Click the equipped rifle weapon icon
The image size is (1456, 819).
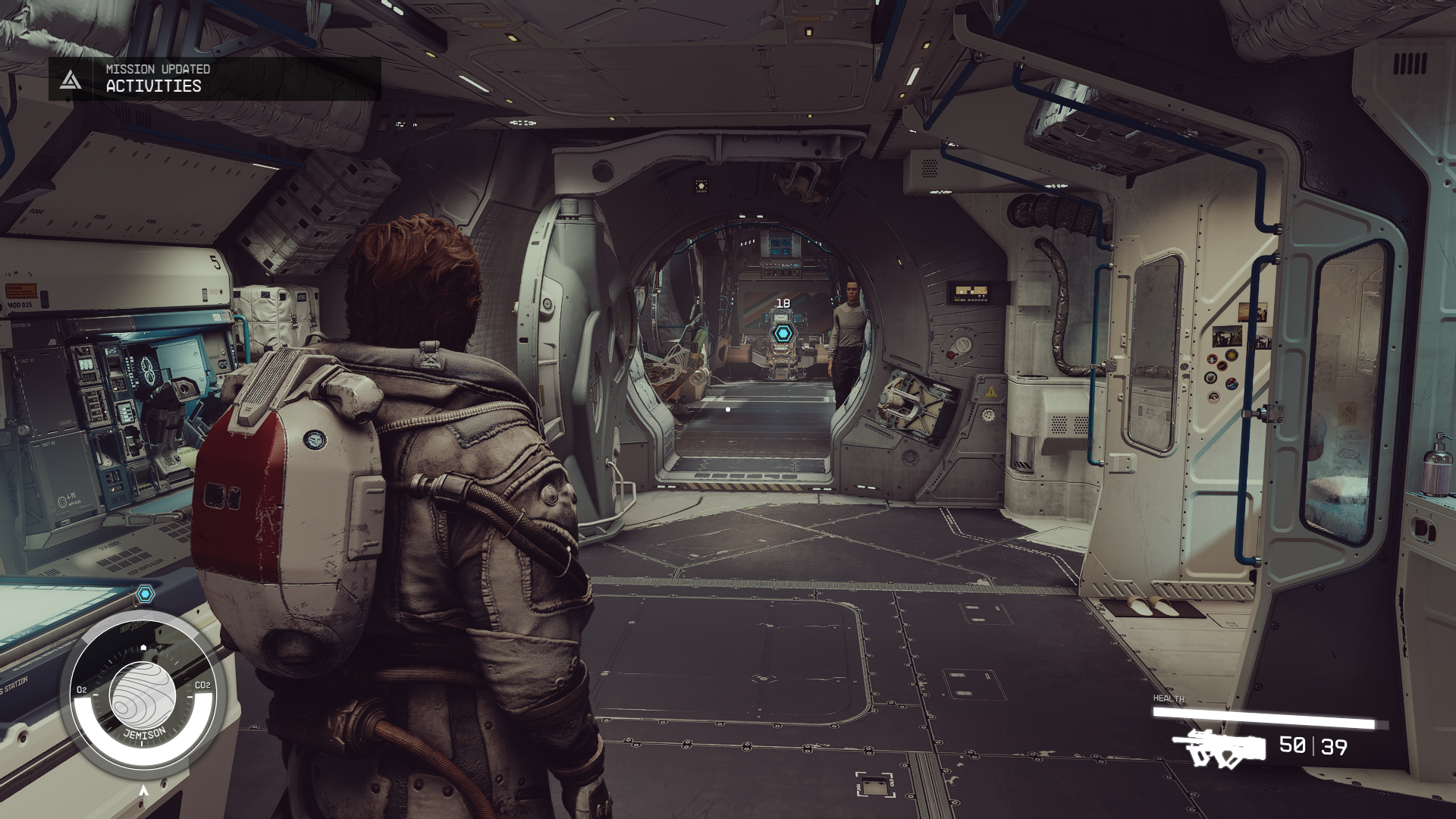(1219, 748)
